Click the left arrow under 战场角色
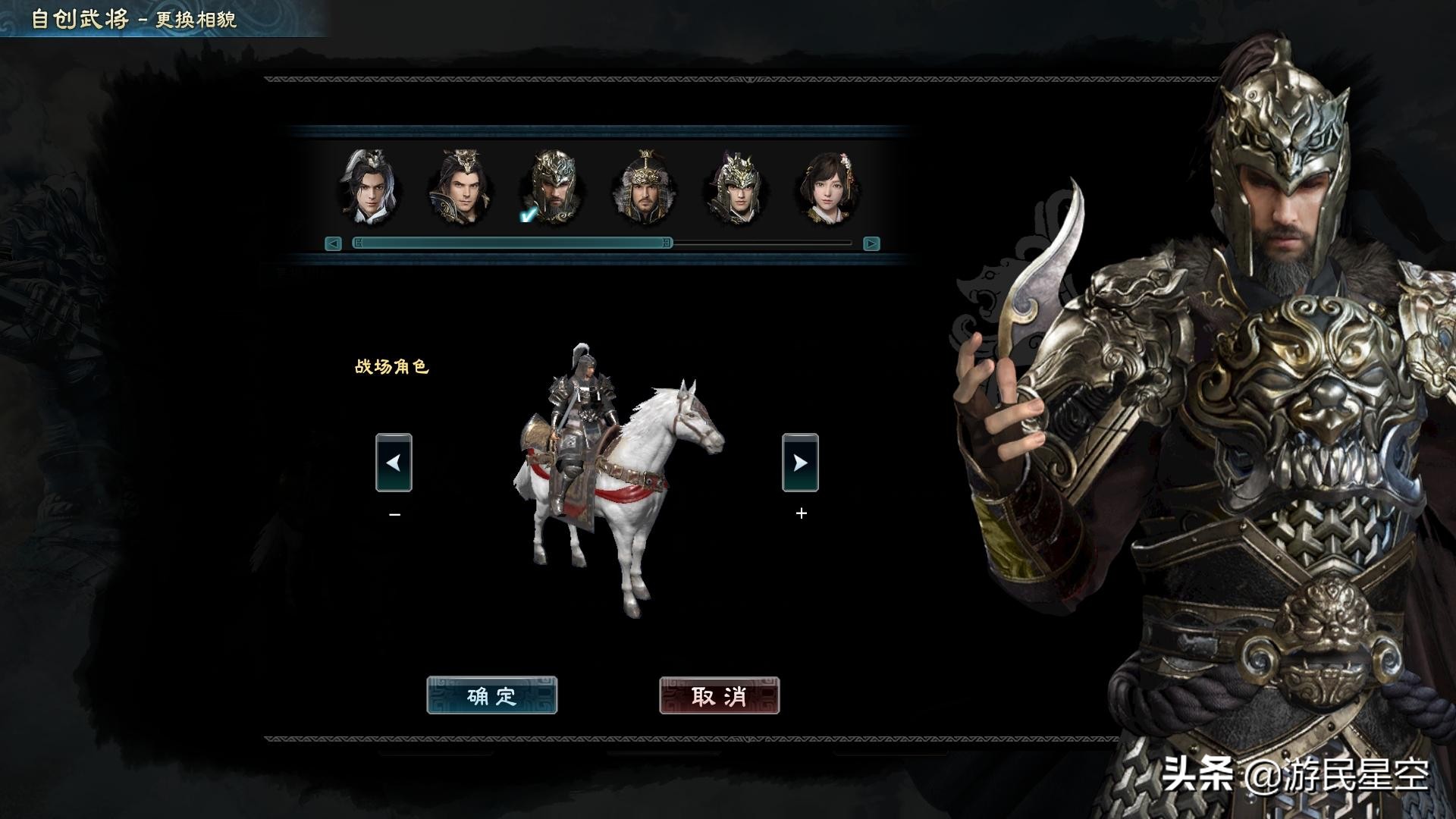 [393, 464]
